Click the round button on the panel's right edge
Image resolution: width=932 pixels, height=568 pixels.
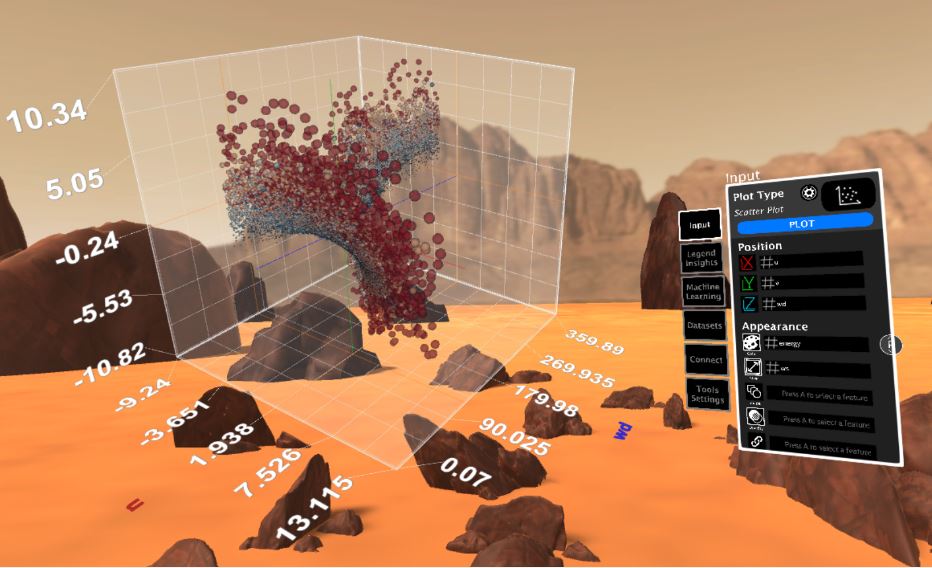(x=890, y=345)
